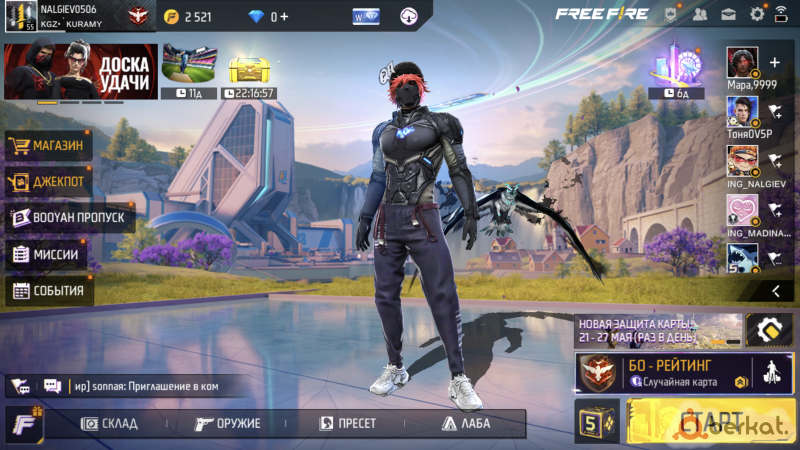Open the friends list icon
The image size is (800, 450).
pyautogui.click(x=699, y=14)
